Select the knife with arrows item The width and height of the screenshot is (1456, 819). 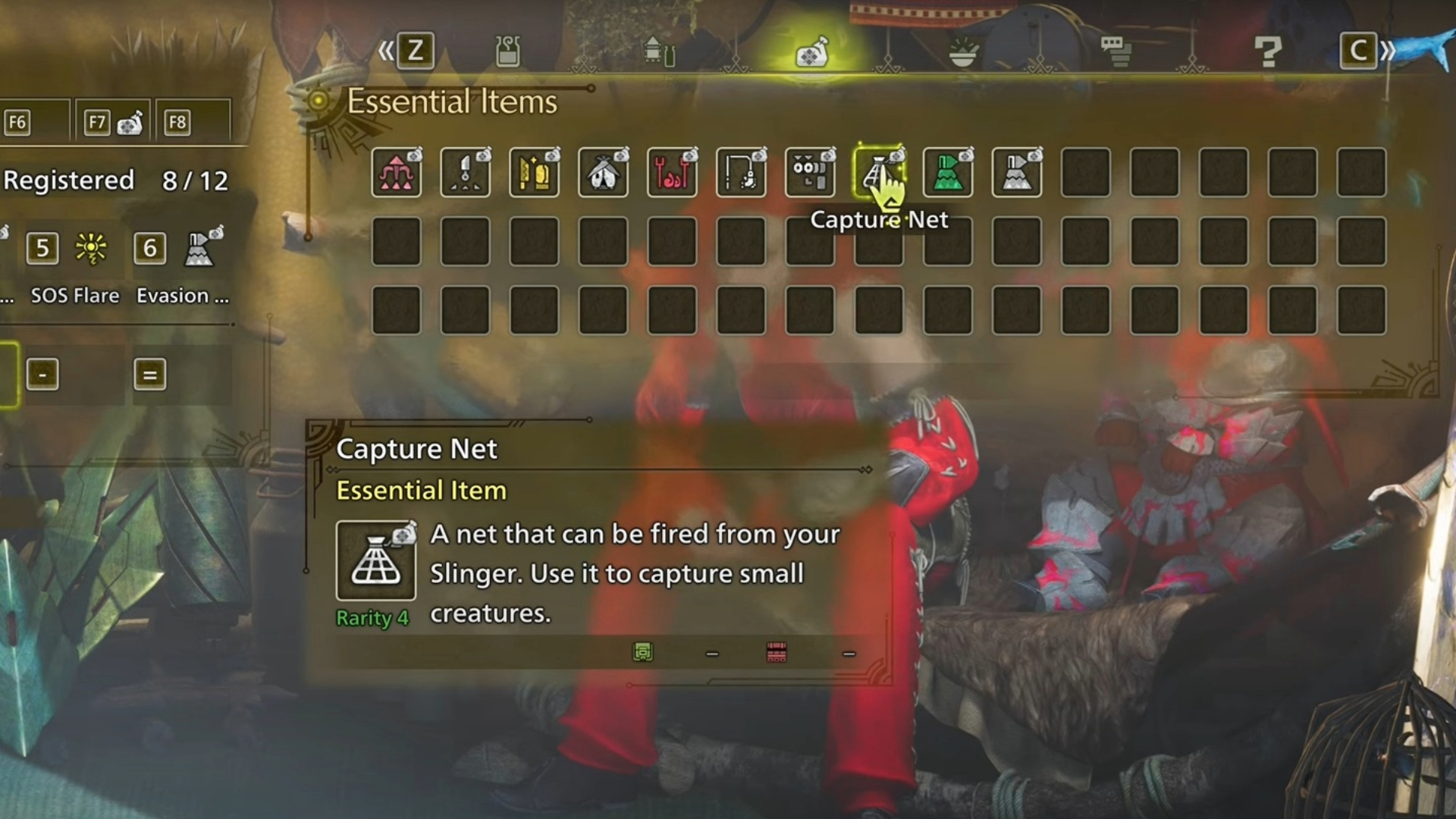click(x=465, y=173)
